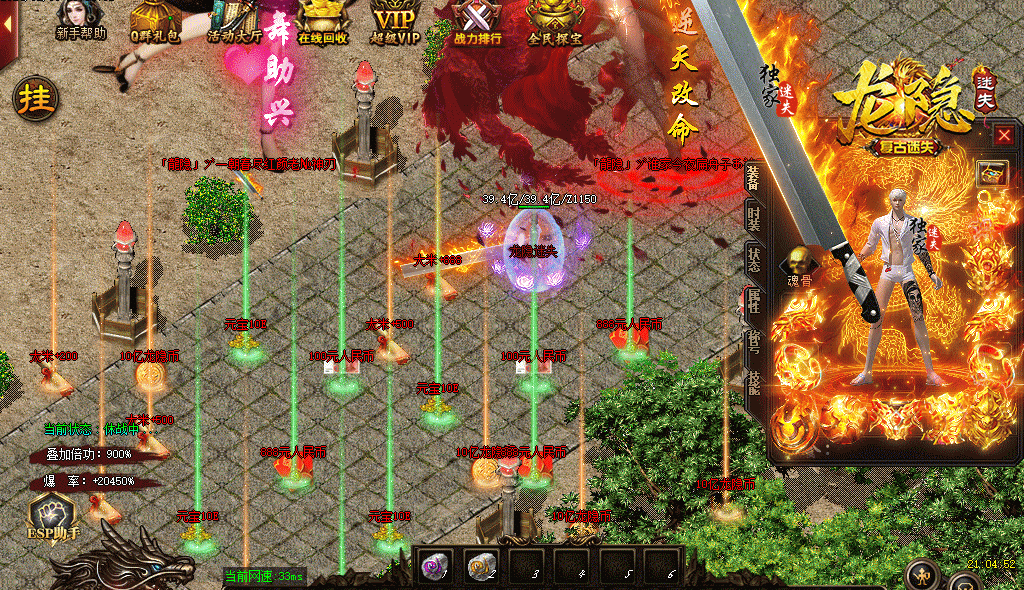Switch to the 时装 fashion tab
Viewport: 1024px width, 590px height.
click(x=754, y=218)
